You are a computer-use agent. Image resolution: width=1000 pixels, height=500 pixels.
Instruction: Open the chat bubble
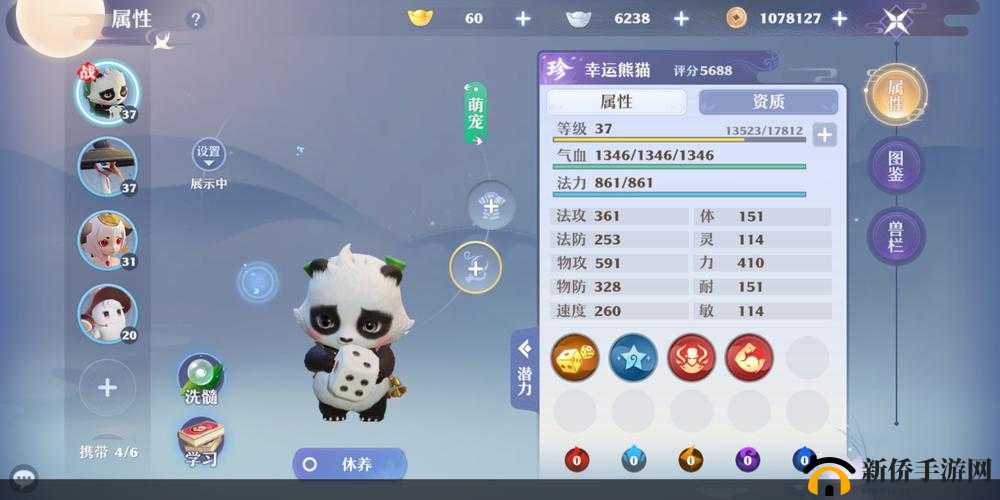point(22,480)
